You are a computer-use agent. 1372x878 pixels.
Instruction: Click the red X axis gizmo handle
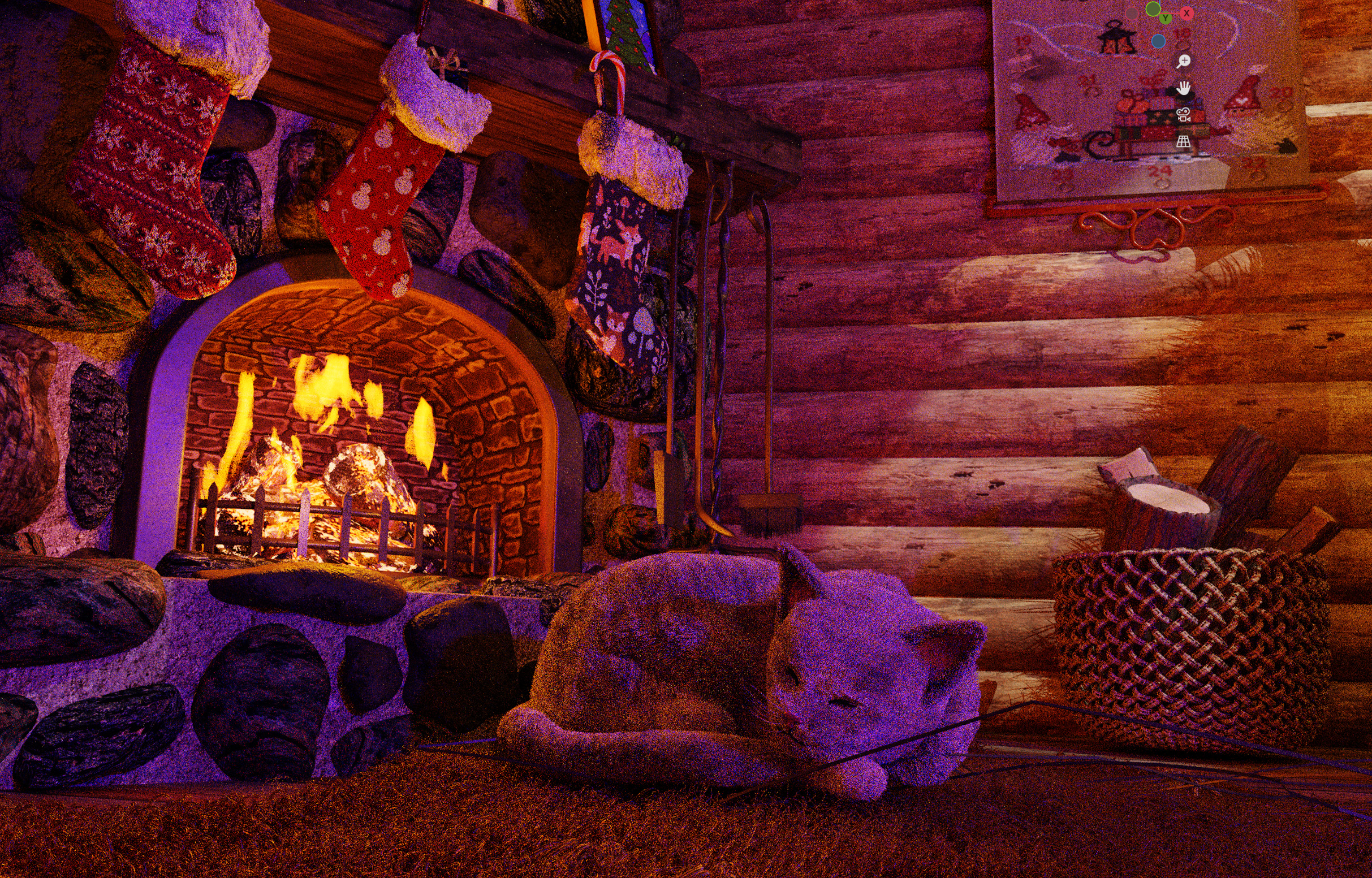click(x=1187, y=13)
